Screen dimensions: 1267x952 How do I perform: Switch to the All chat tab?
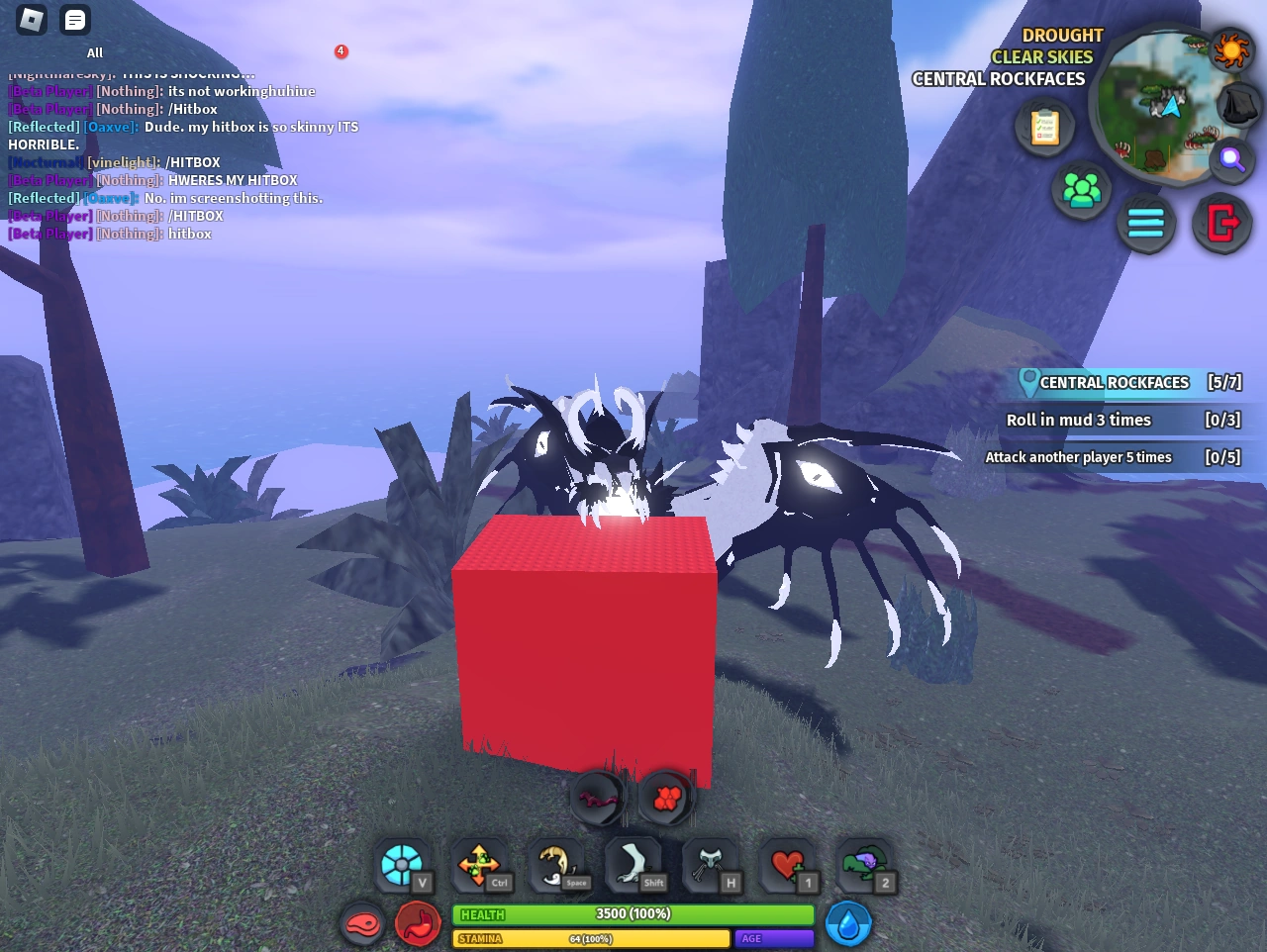coord(94,52)
